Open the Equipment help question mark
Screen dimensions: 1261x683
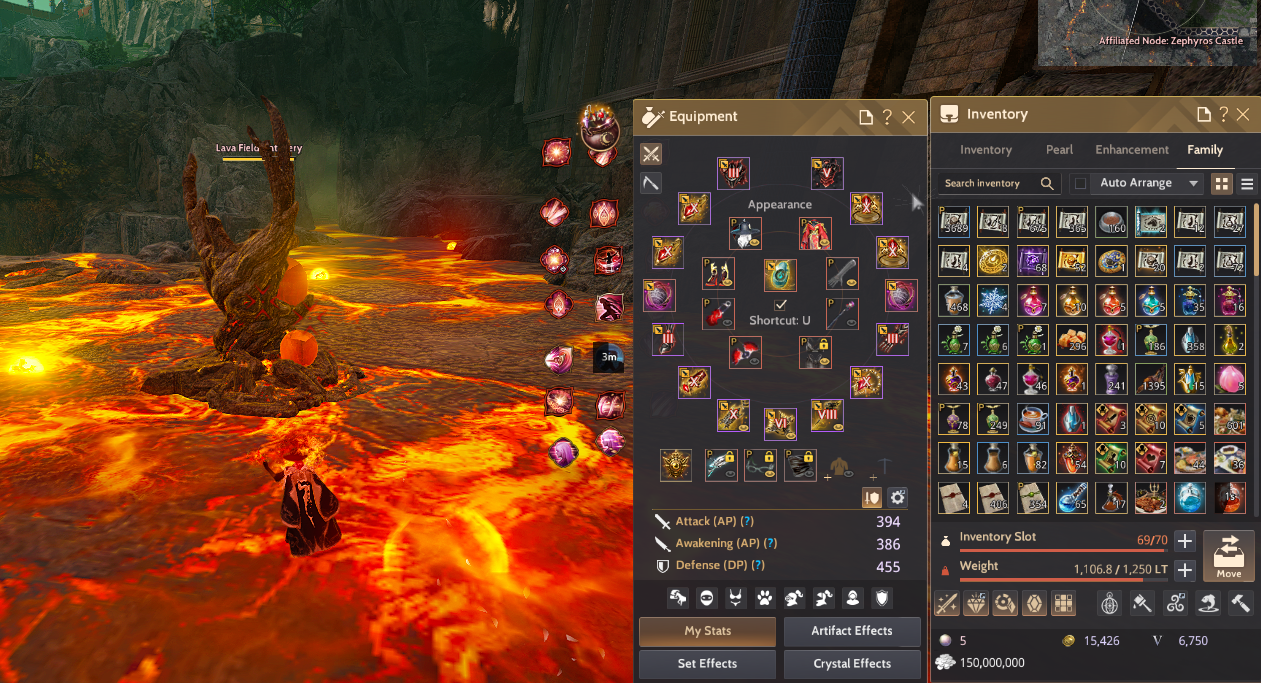(x=887, y=117)
